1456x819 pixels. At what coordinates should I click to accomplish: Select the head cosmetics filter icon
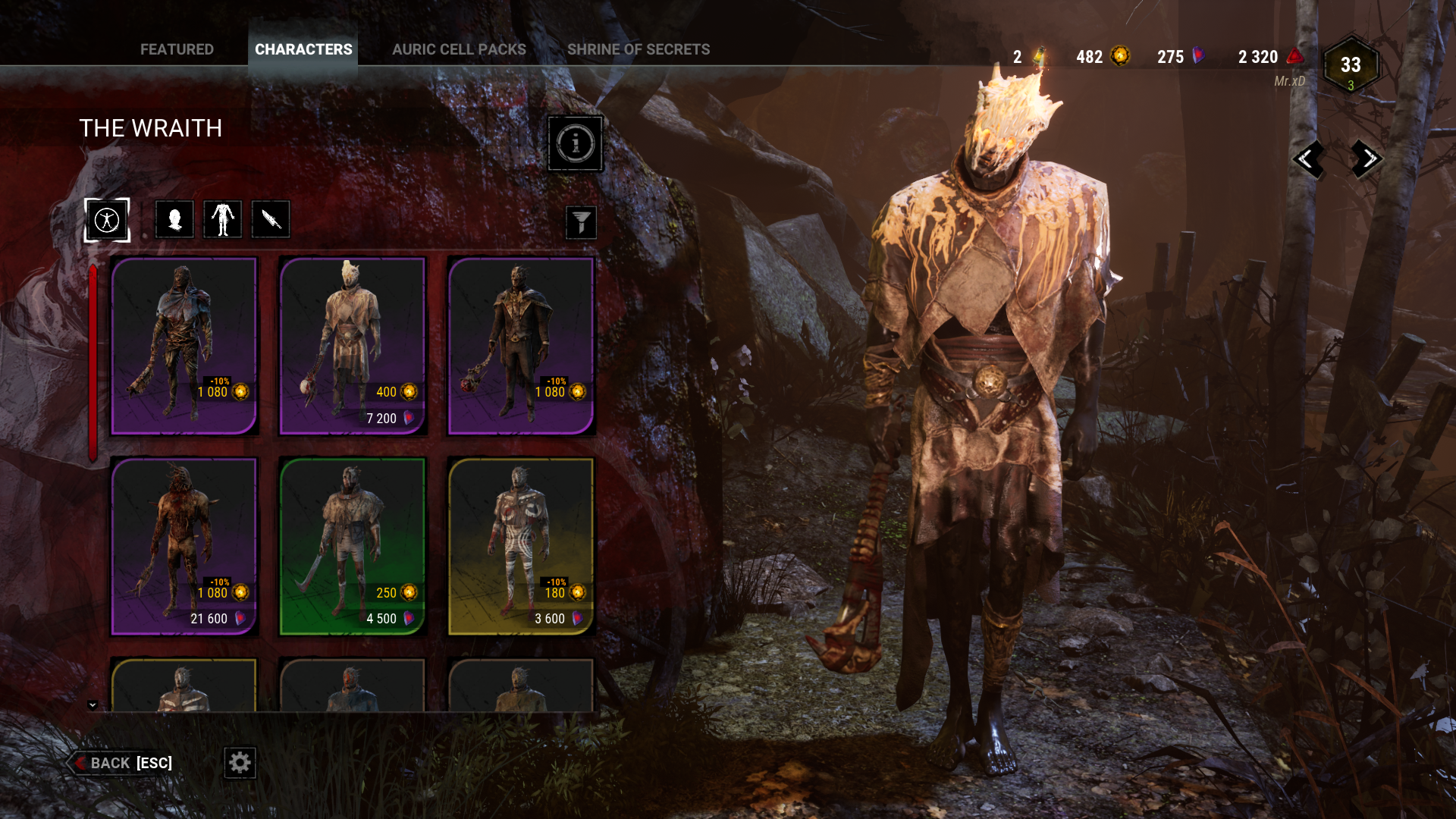pos(174,219)
